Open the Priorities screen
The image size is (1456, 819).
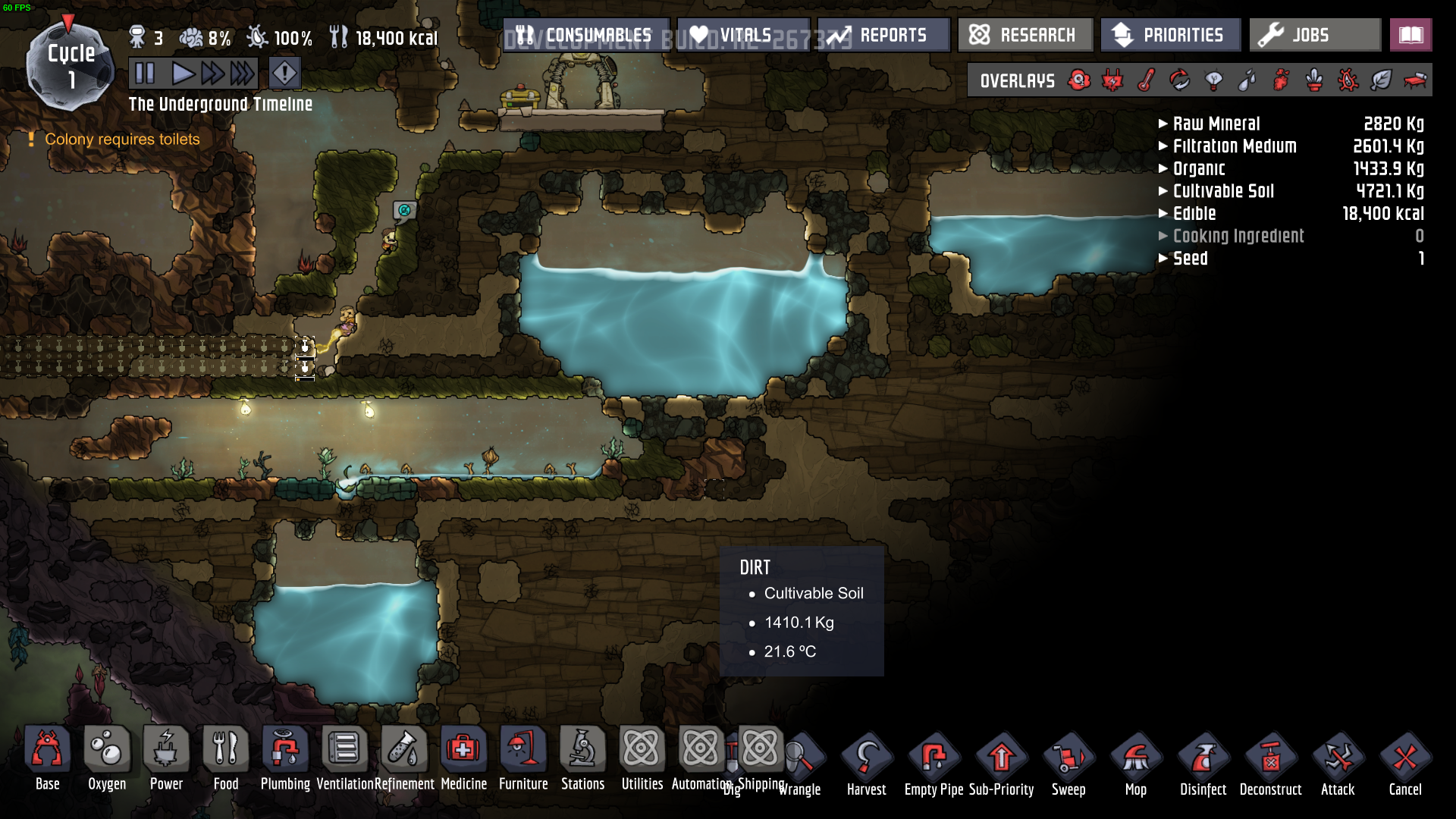click(x=1170, y=35)
